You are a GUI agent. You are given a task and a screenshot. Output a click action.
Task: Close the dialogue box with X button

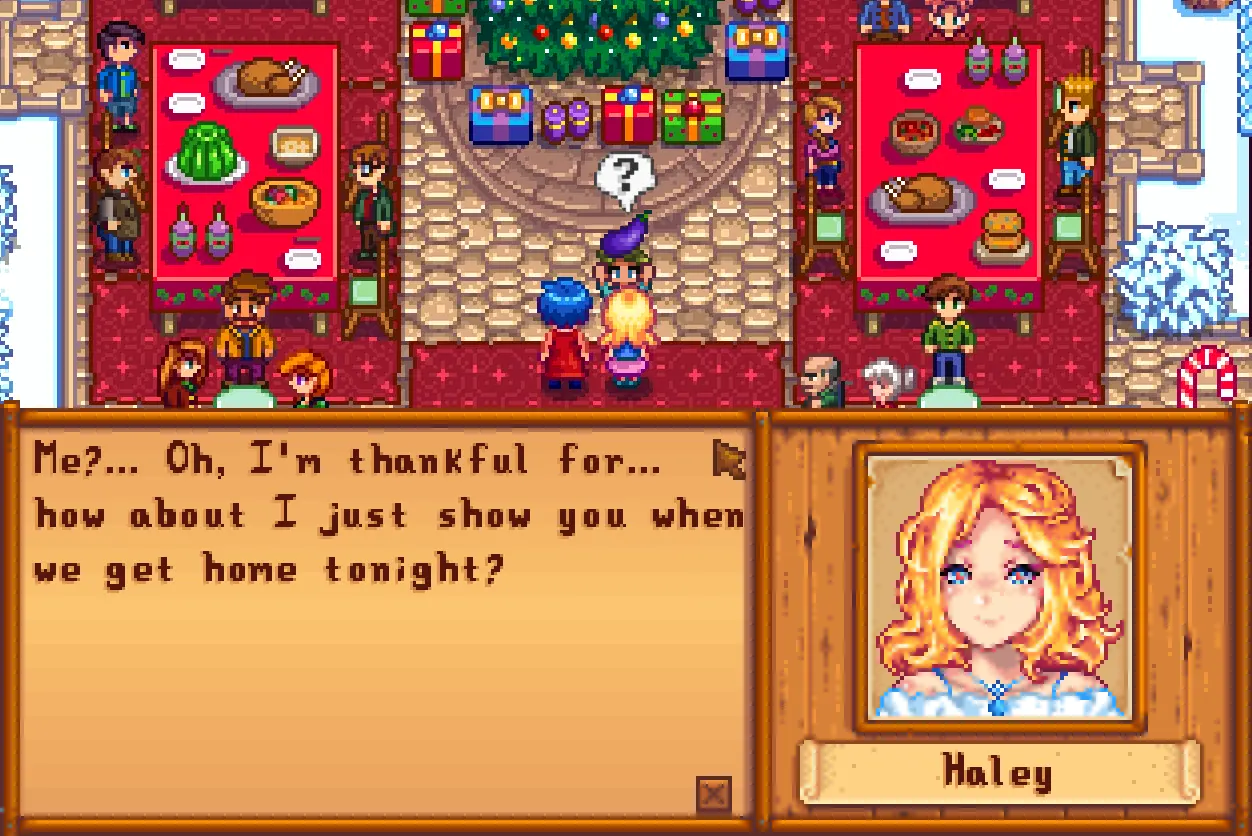pyautogui.click(x=713, y=795)
